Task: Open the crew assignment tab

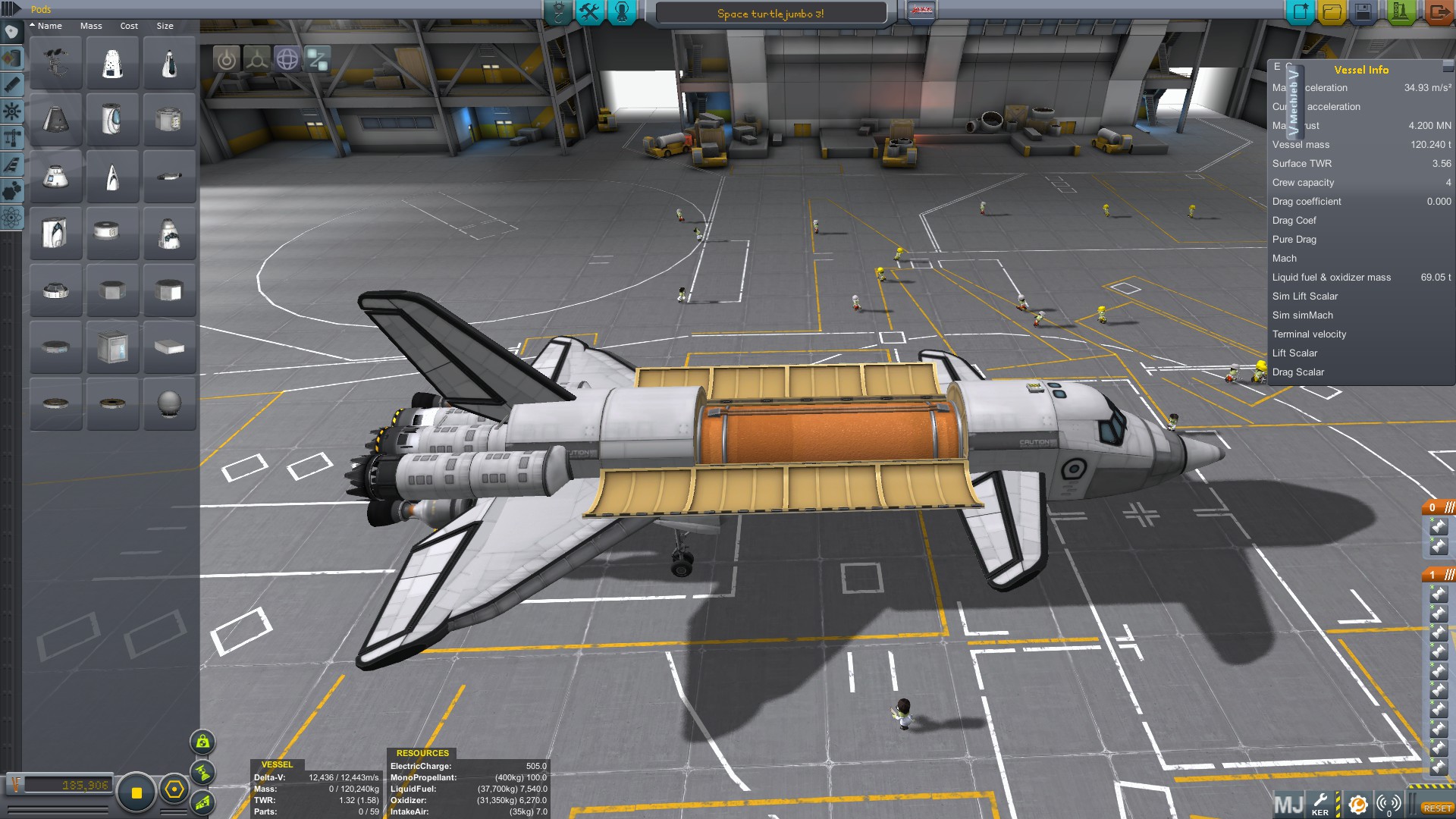Action: tap(622, 12)
